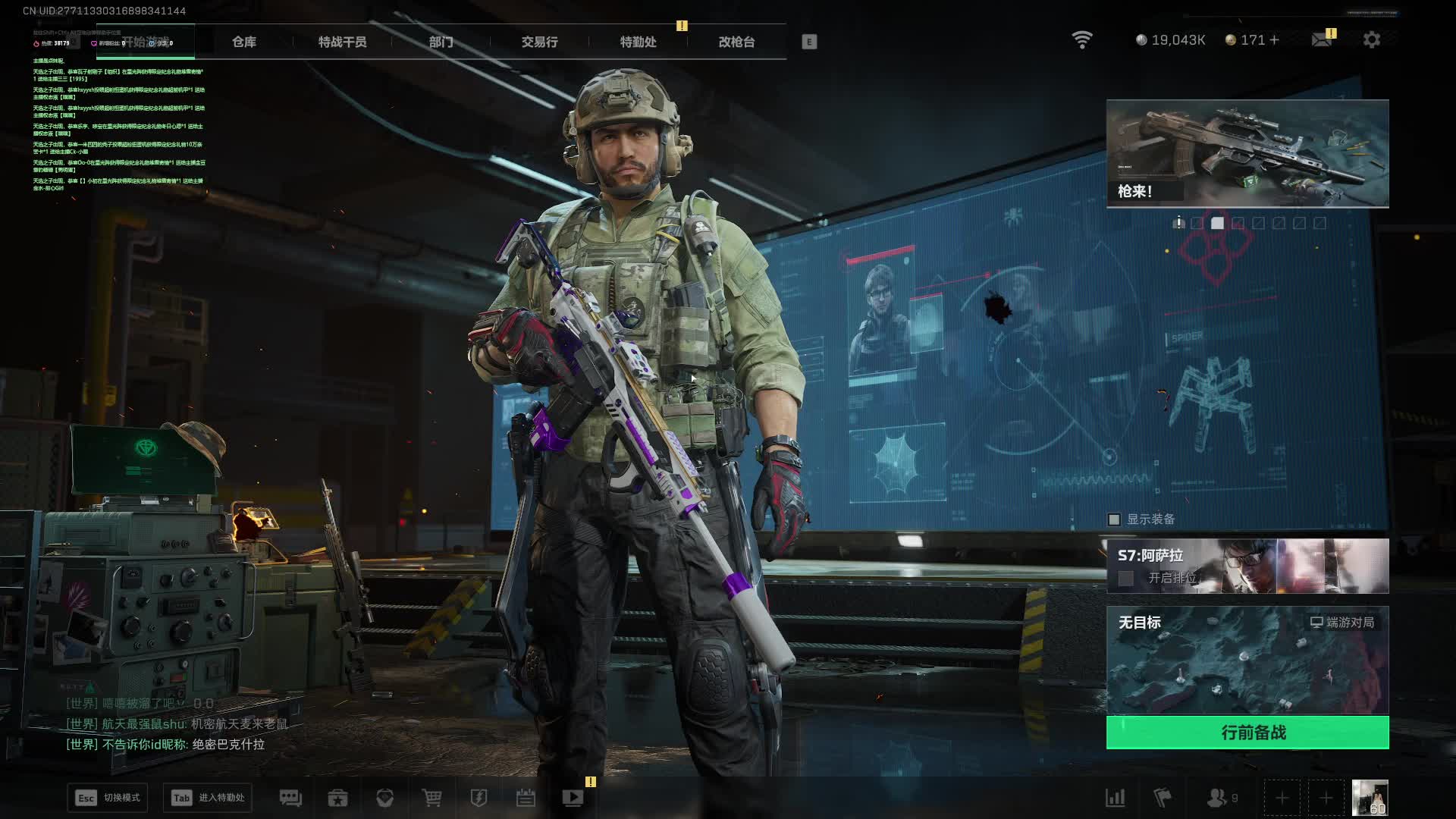Open the 特勤处 tab in the top bar
1456x819 pixels.
pyautogui.click(x=638, y=42)
